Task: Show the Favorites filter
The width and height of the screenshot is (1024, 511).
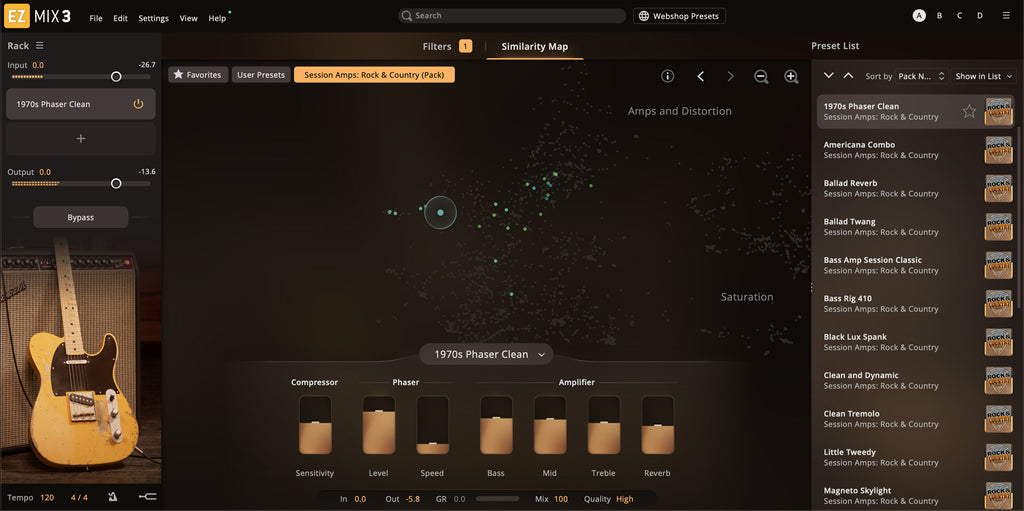Action: coord(198,75)
